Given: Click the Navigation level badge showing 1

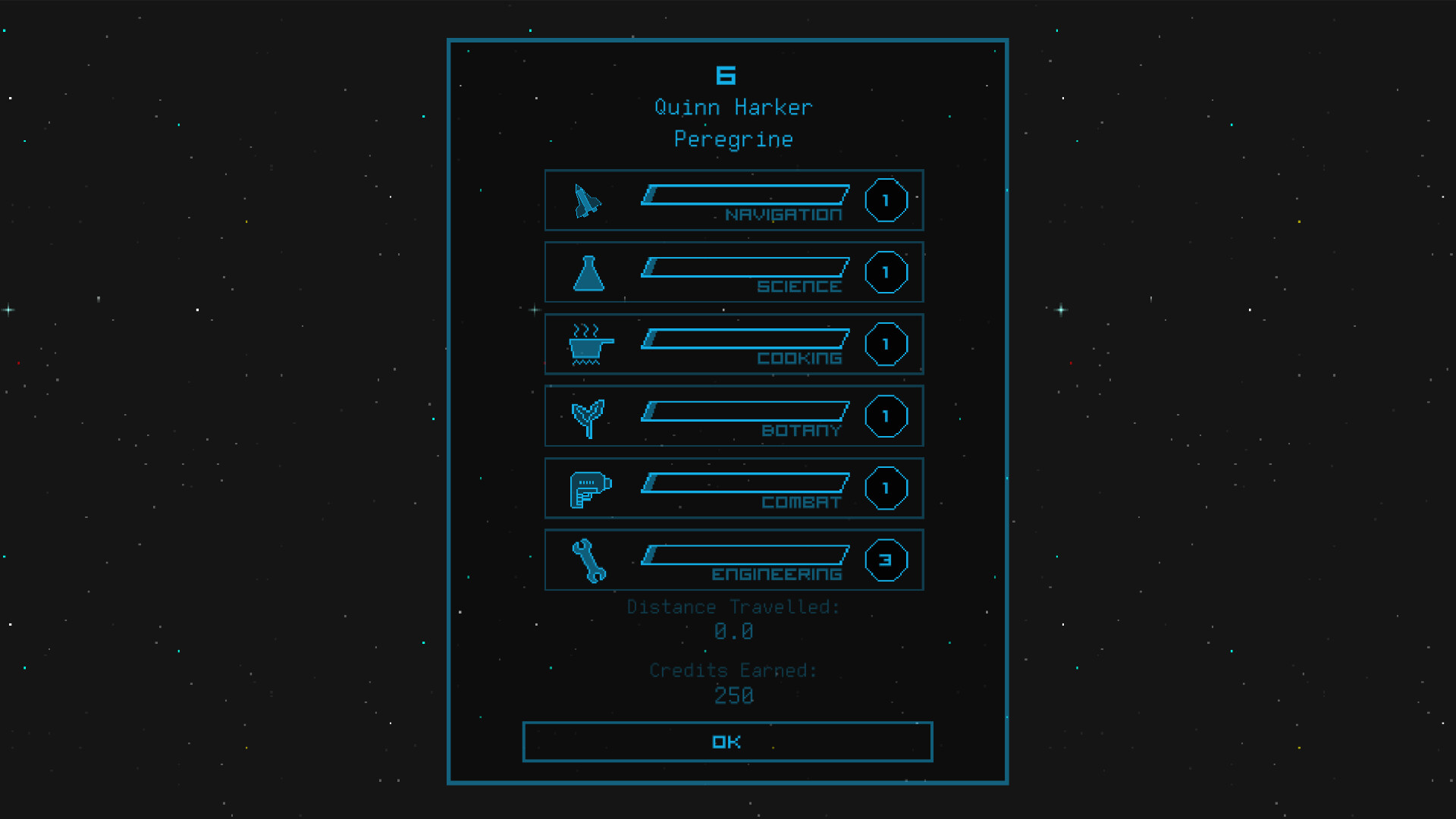Looking at the screenshot, I should pyautogui.click(x=886, y=200).
